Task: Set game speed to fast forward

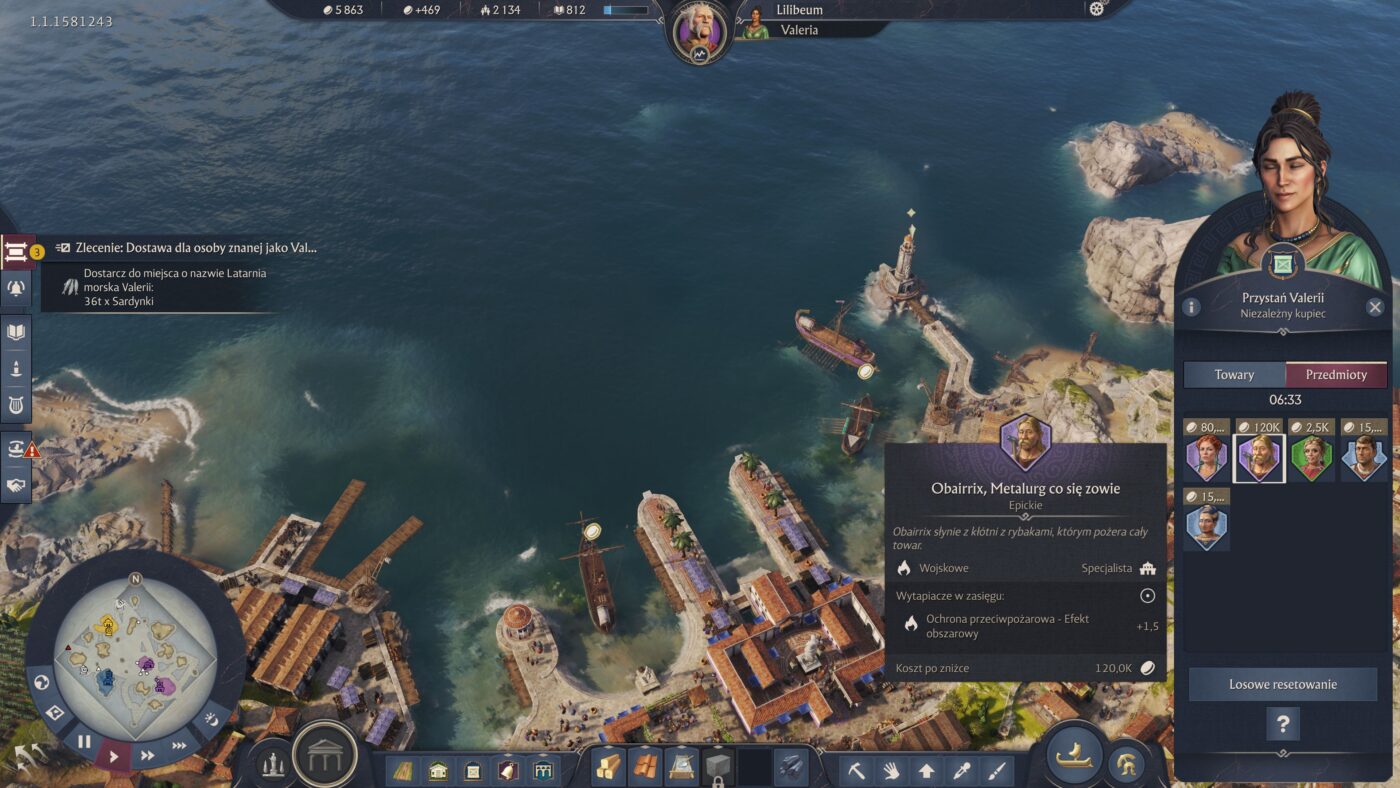Action: click(148, 755)
